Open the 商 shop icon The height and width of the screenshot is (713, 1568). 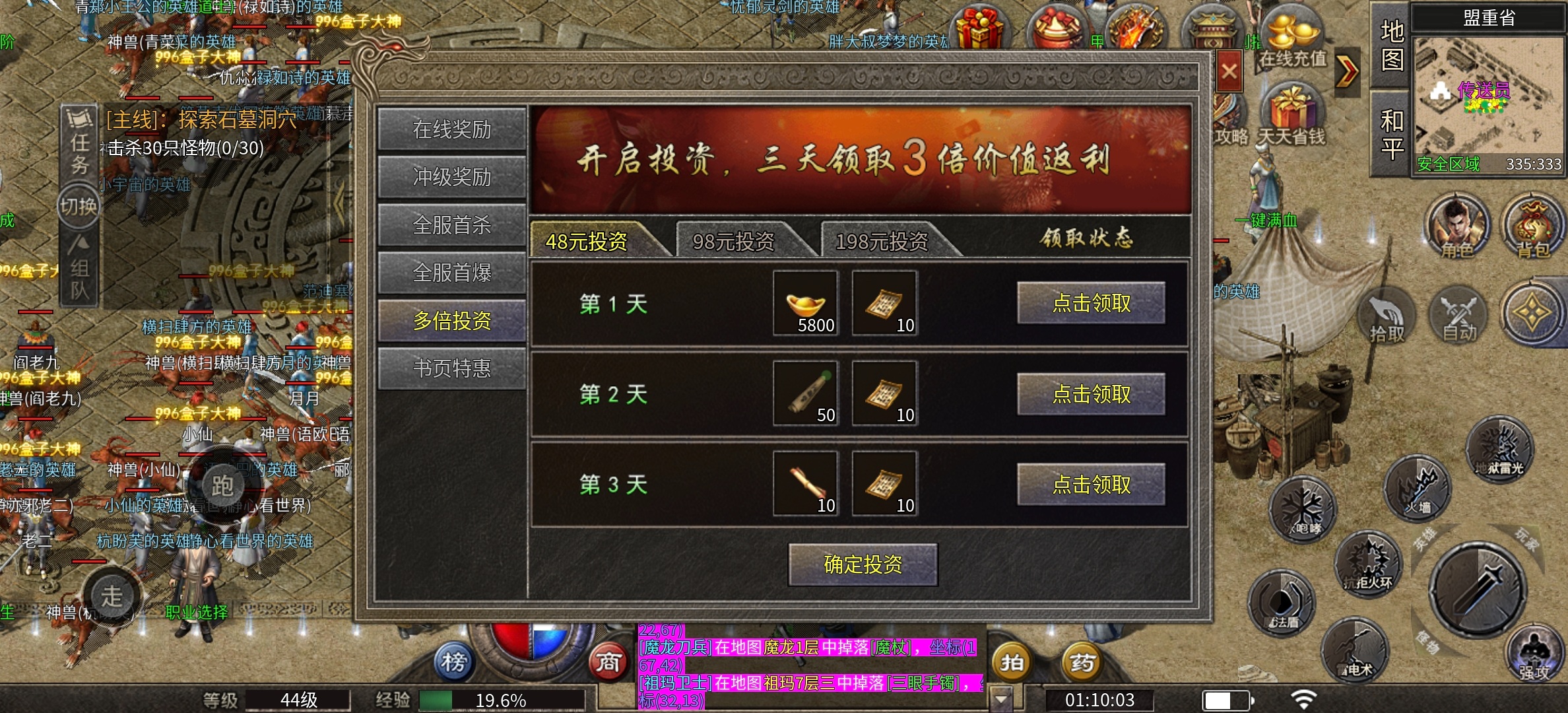click(611, 660)
